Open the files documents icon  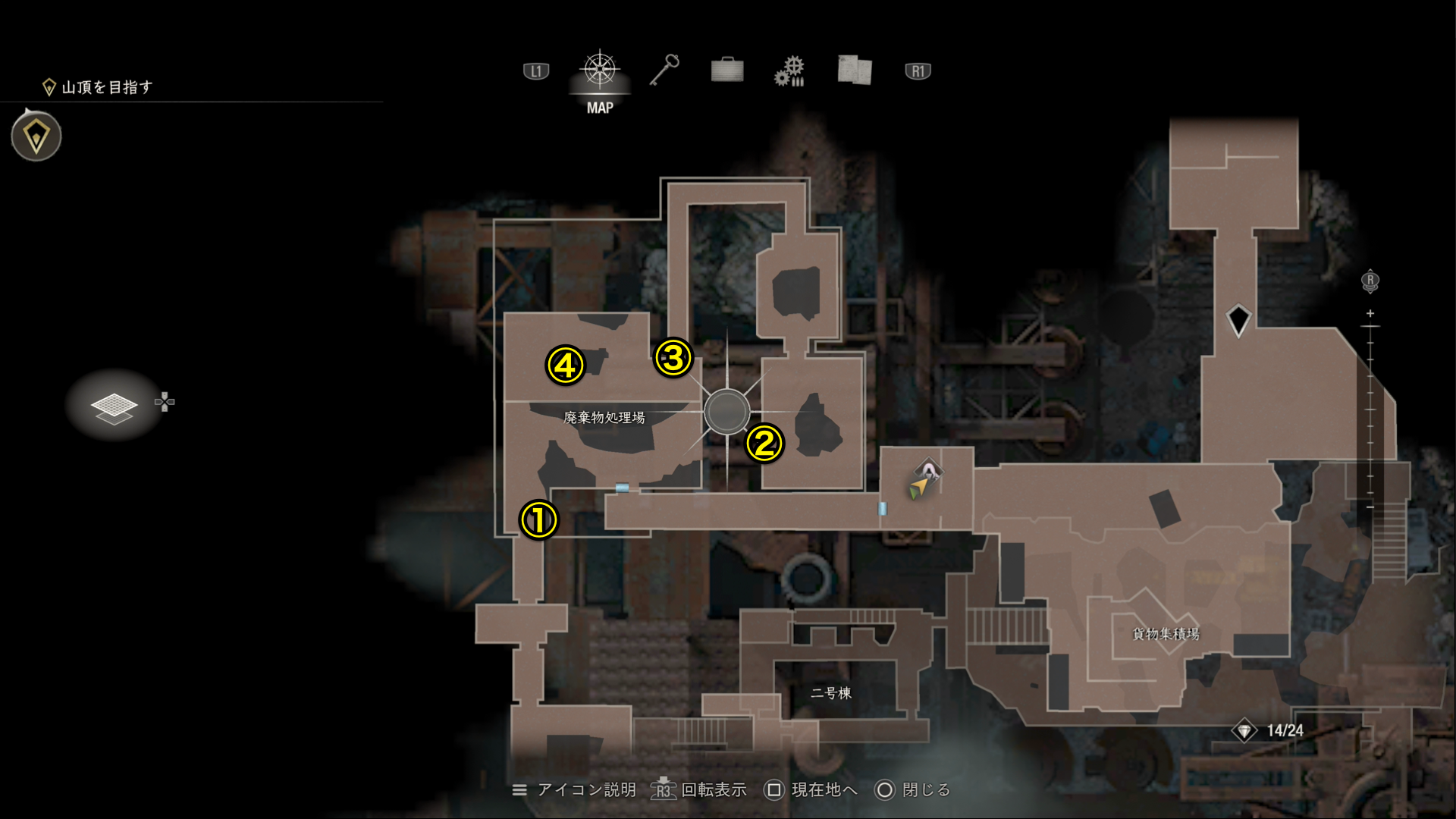pyautogui.click(x=854, y=71)
